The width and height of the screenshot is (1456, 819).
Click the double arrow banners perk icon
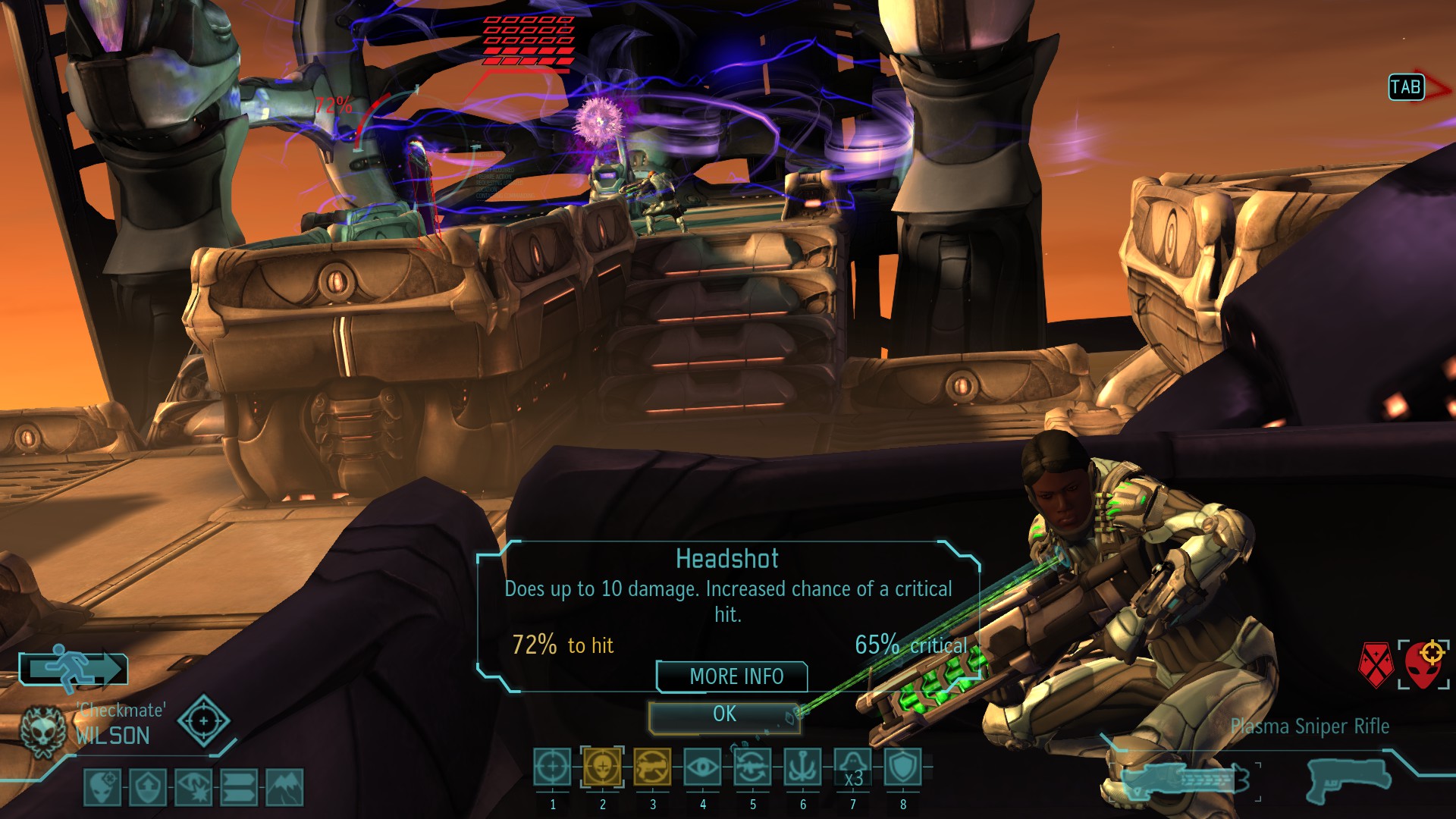[240, 787]
